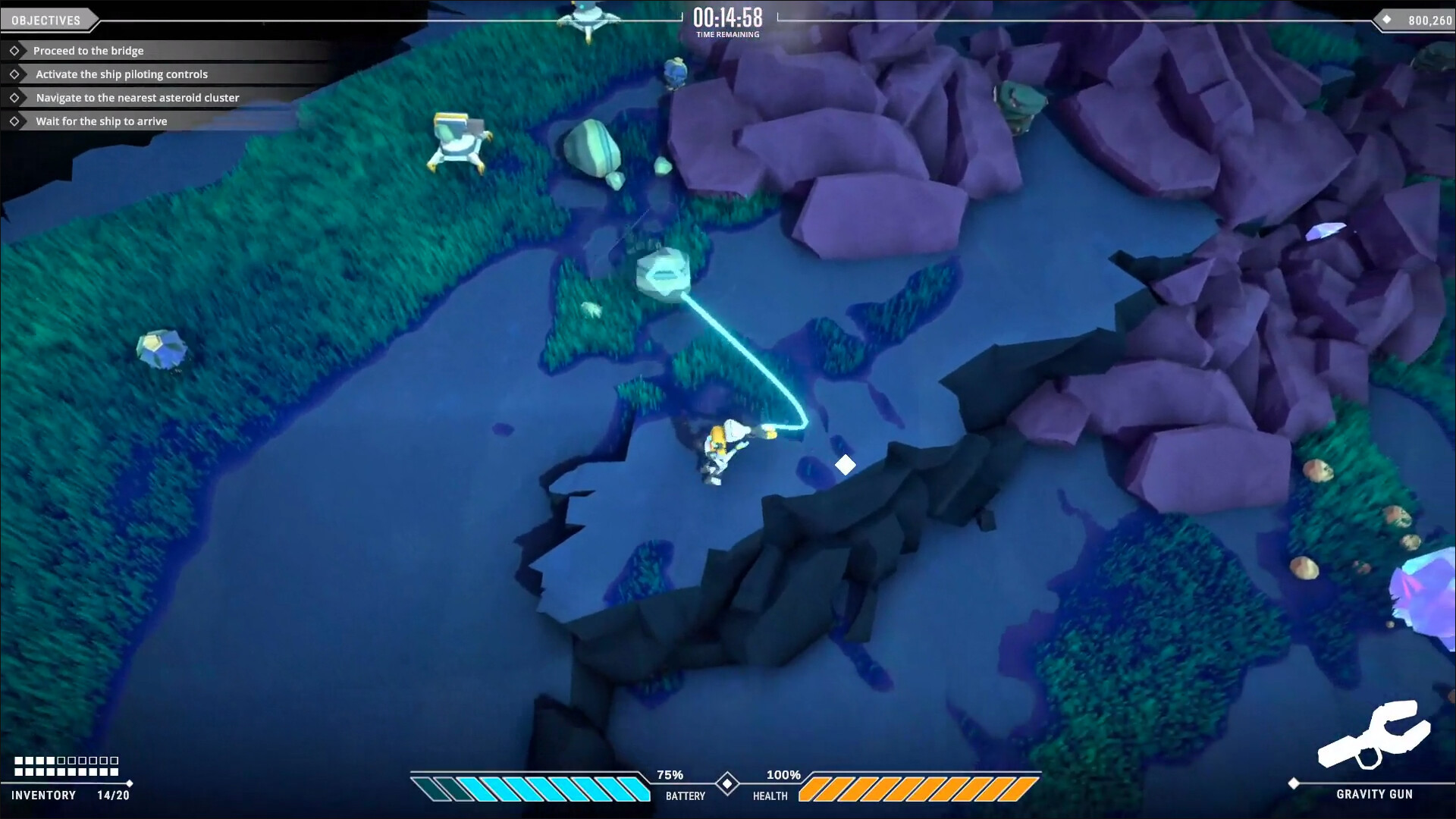1456x819 pixels.
Task: Open the Inventory slot grid
Action: coord(67,766)
